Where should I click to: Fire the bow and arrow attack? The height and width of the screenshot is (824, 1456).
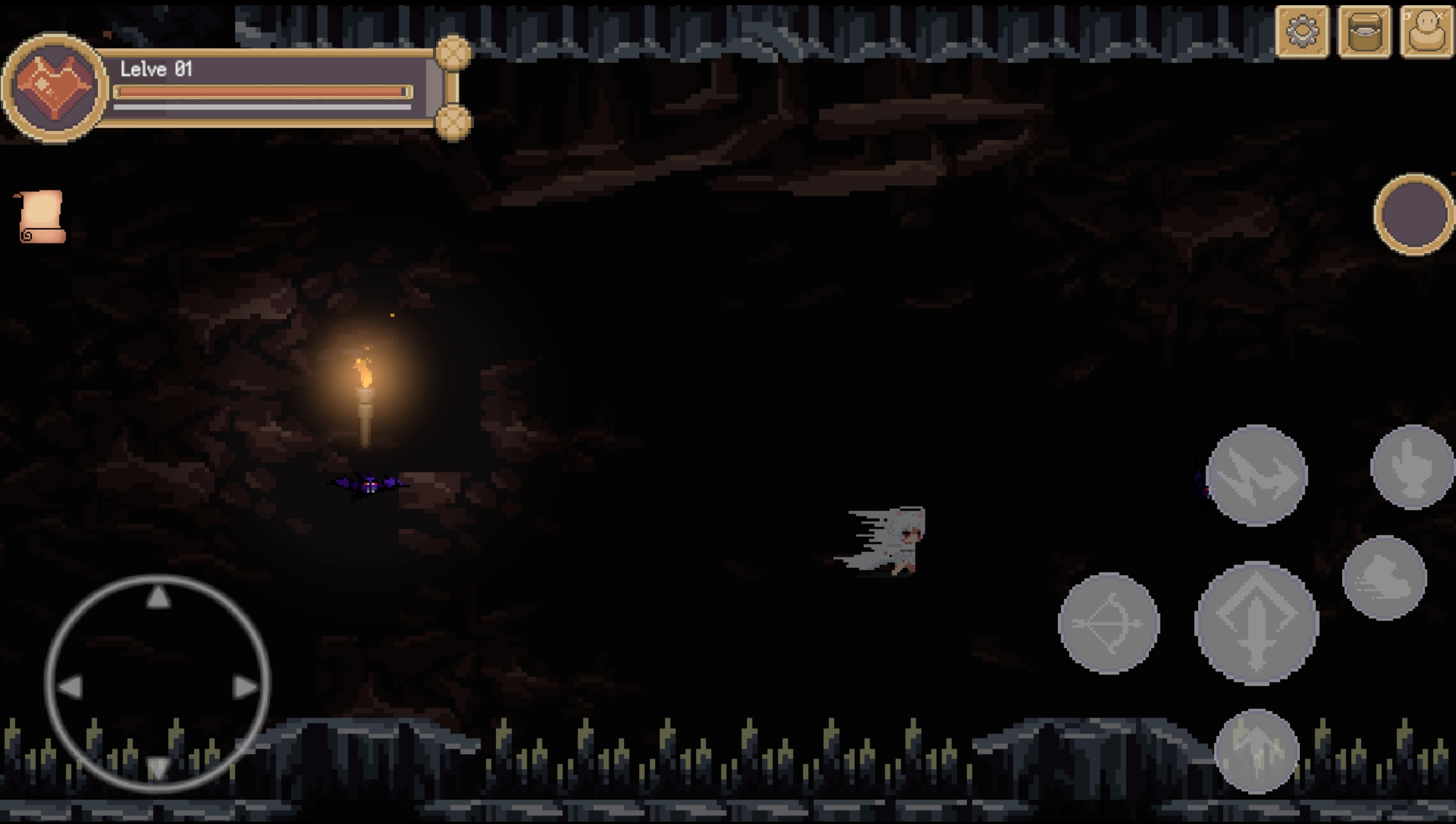coord(1108,623)
